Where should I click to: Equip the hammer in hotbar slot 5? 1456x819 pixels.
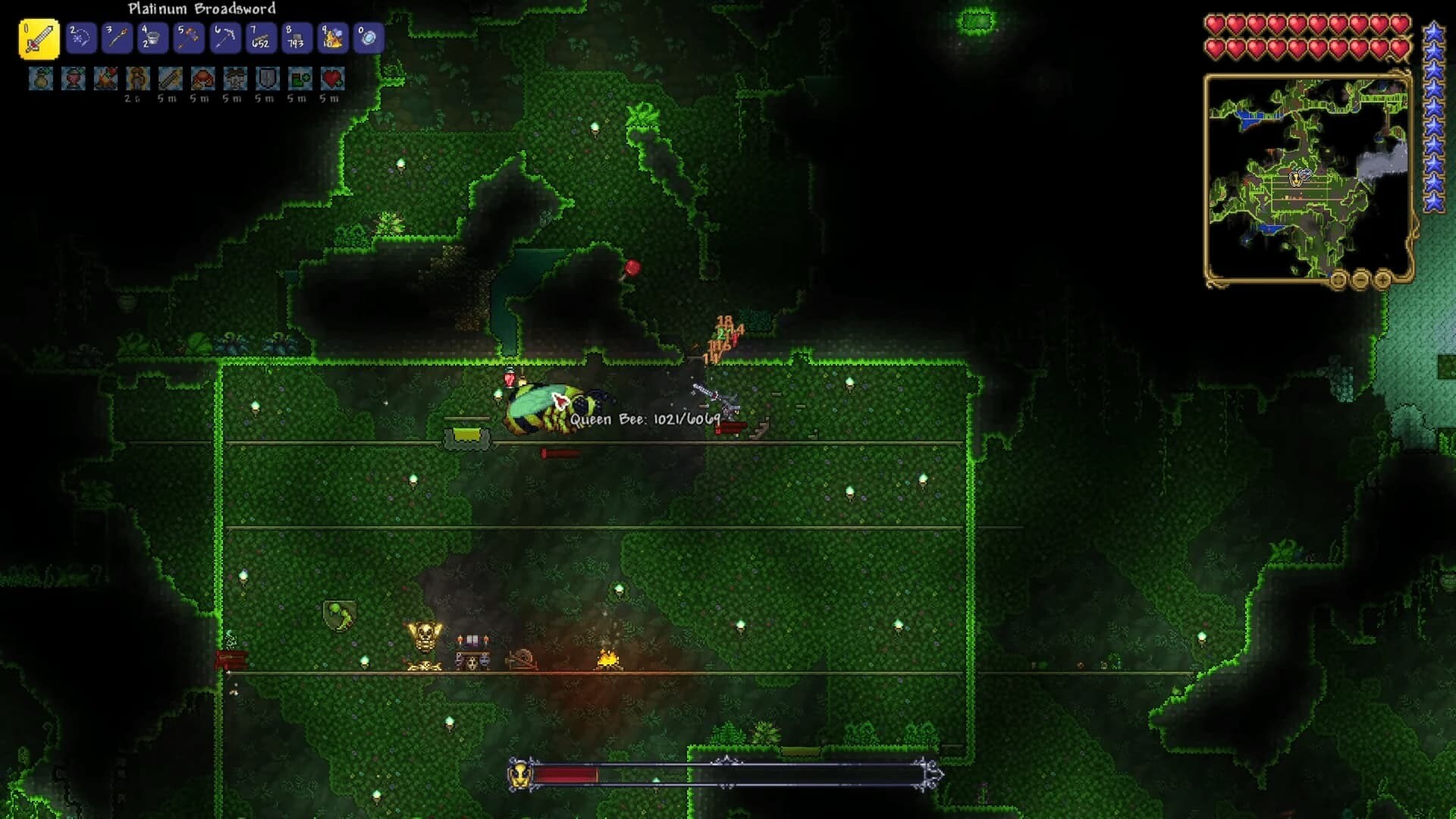coord(189,38)
